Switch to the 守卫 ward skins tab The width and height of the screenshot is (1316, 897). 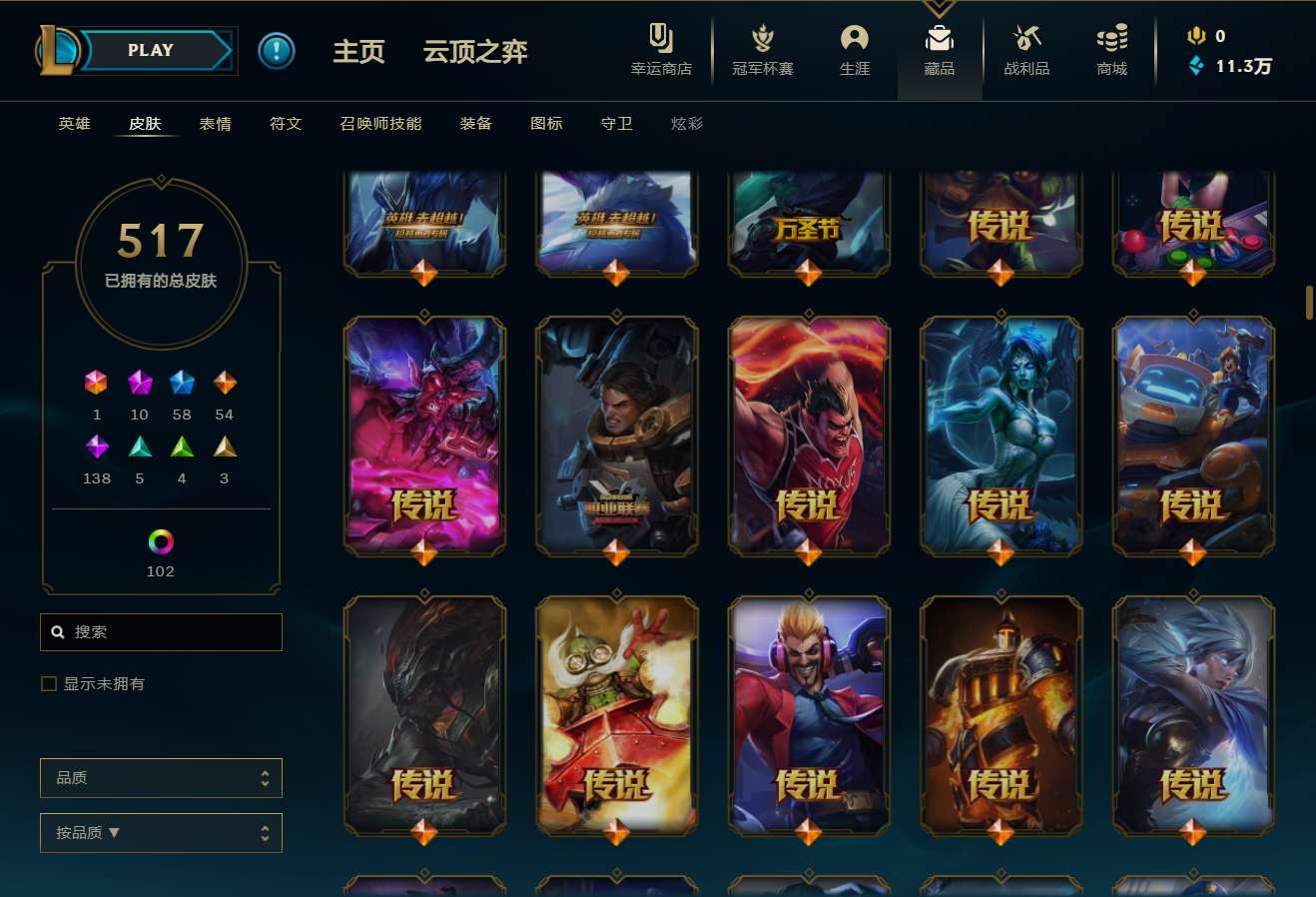click(x=616, y=123)
